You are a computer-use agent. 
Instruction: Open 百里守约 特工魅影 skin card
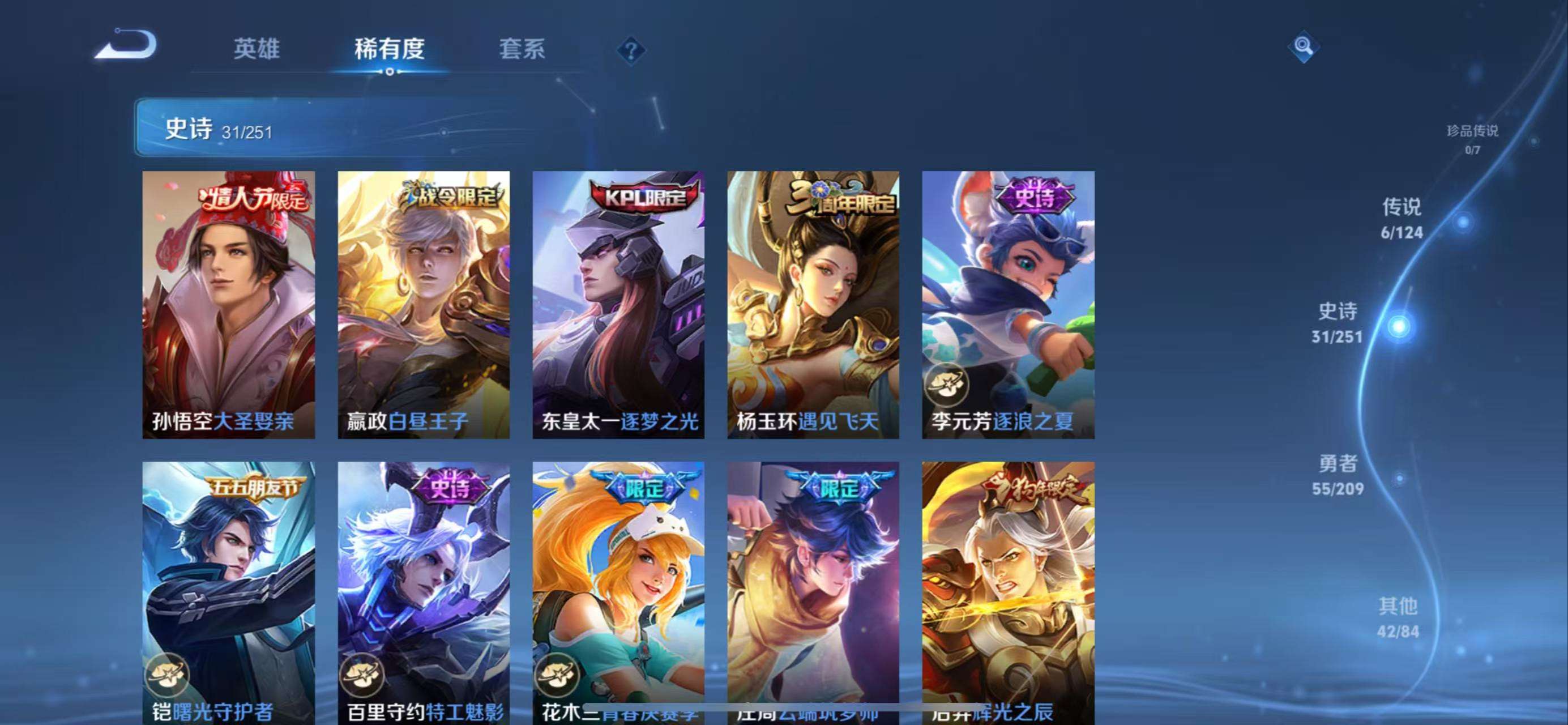(424, 590)
